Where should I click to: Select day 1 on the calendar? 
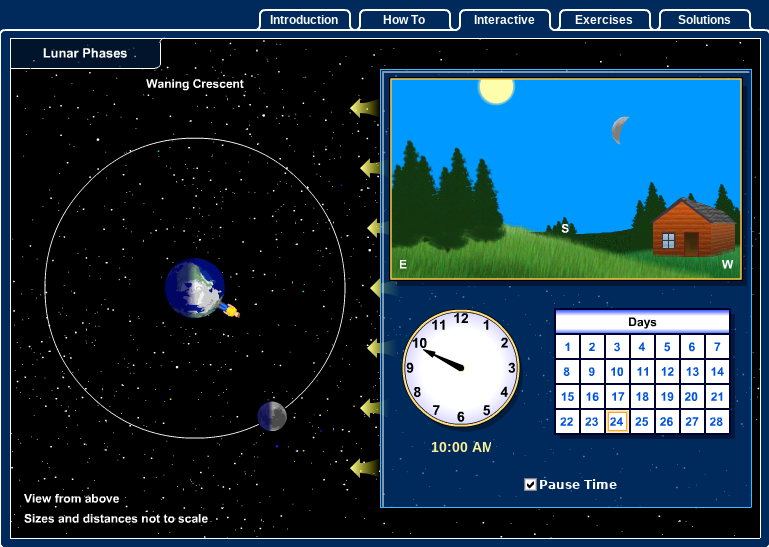tap(567, 347)
